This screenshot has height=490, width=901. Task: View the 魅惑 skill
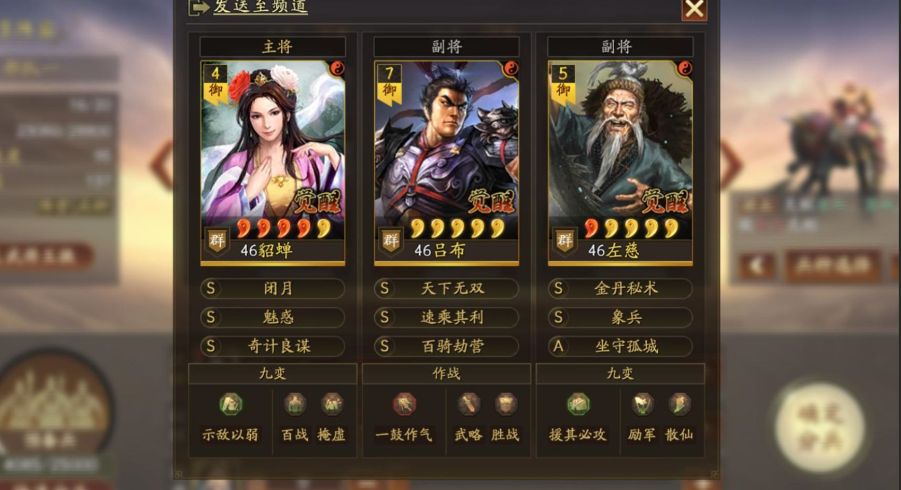(273, 317)
